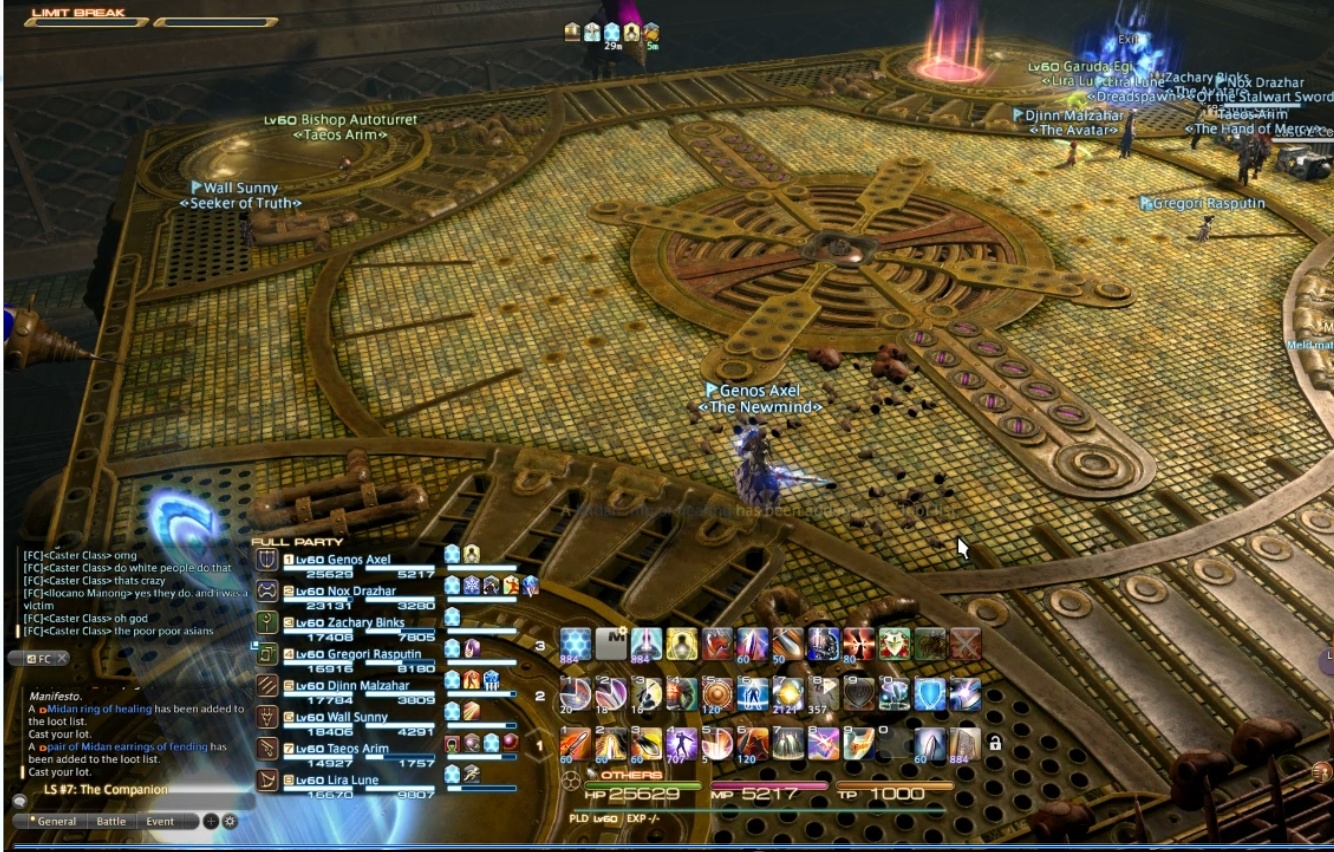Click the gray M macro icon
The height and width of the screenshot is (852, 1334).
click(x=610, y=644)
